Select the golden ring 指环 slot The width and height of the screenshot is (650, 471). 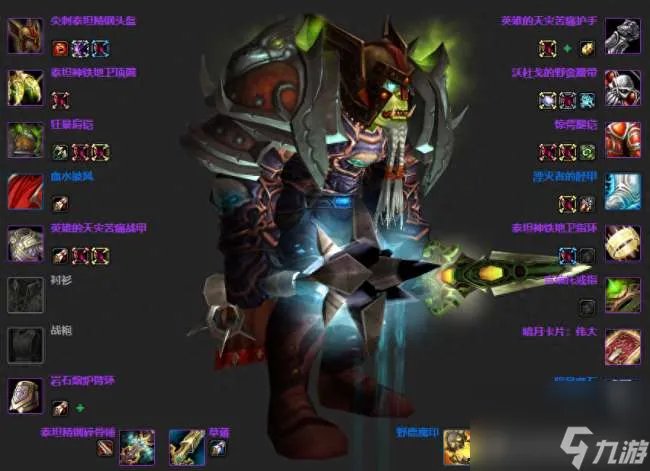point(622,243)
